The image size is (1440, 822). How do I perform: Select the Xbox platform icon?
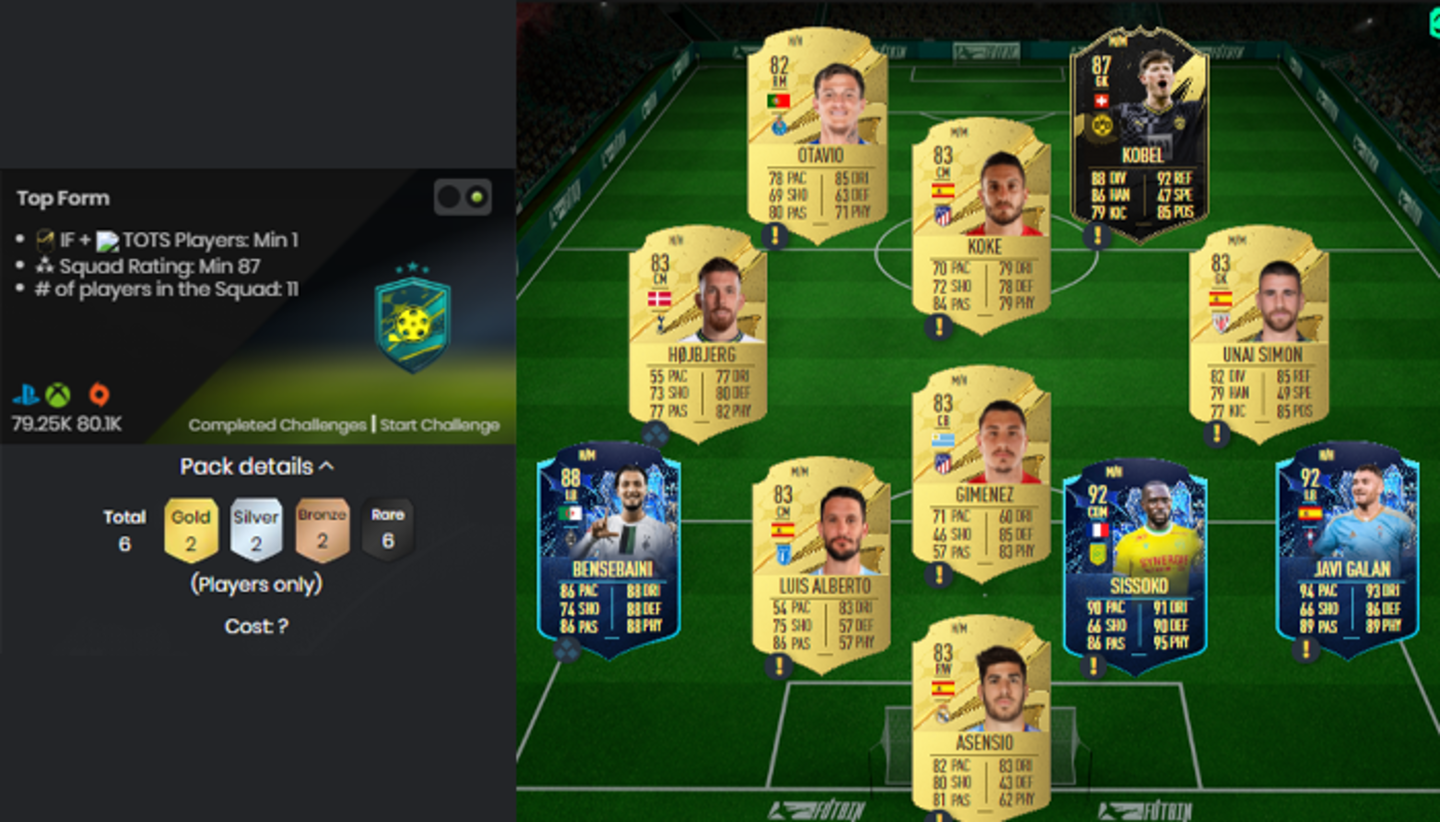click(55, 395)
